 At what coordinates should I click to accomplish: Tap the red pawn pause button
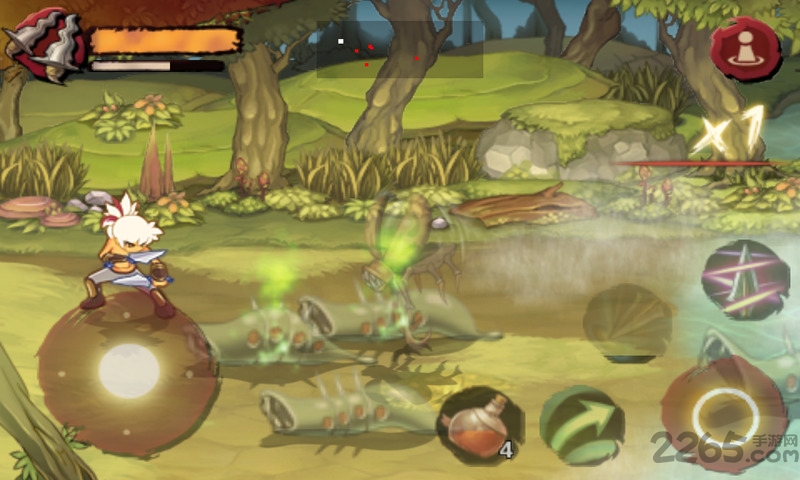click(745, 48)
